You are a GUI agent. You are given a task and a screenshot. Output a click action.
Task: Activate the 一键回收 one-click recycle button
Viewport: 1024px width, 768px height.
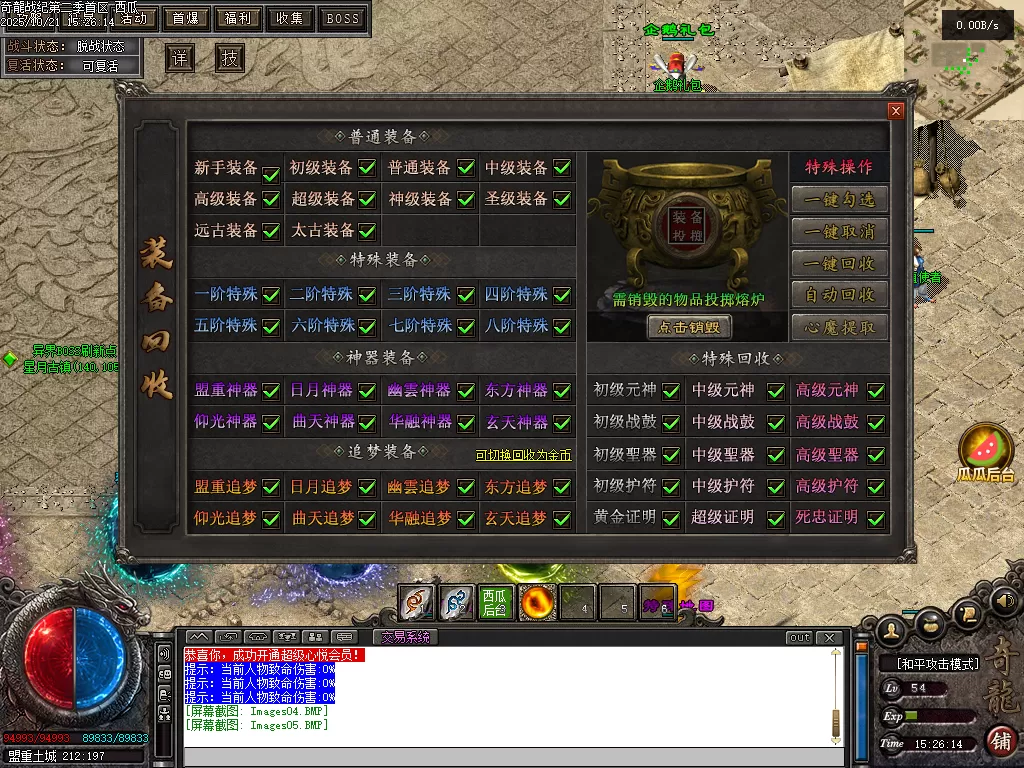[840, 263]
